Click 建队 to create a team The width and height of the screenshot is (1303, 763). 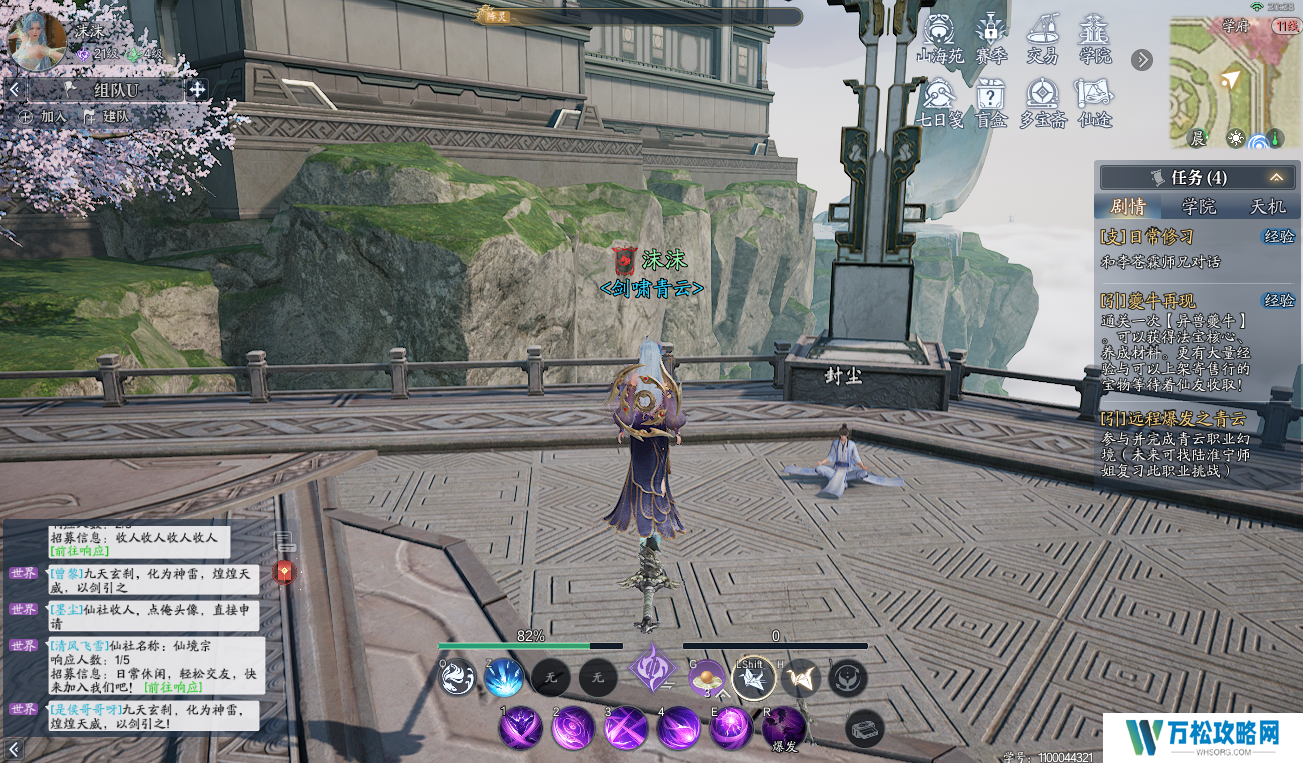coord(107,117)
